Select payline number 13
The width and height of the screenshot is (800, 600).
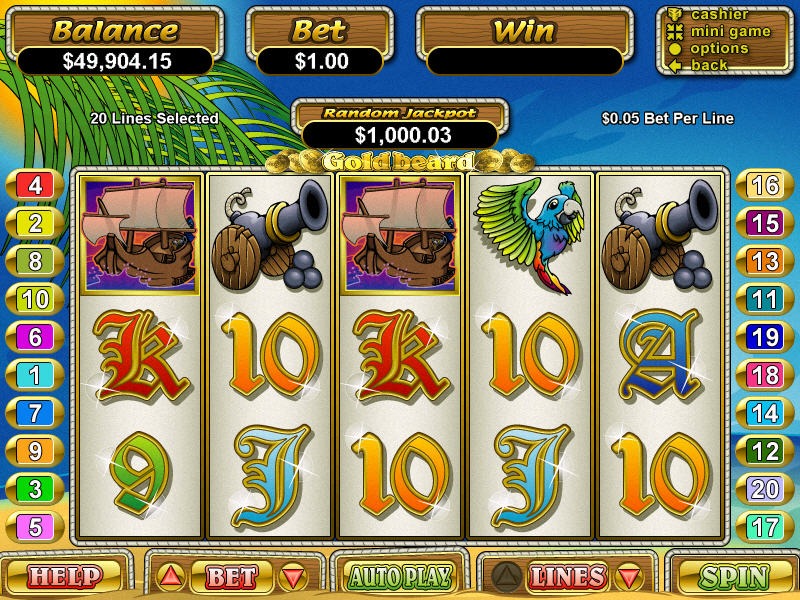(765, 261)
